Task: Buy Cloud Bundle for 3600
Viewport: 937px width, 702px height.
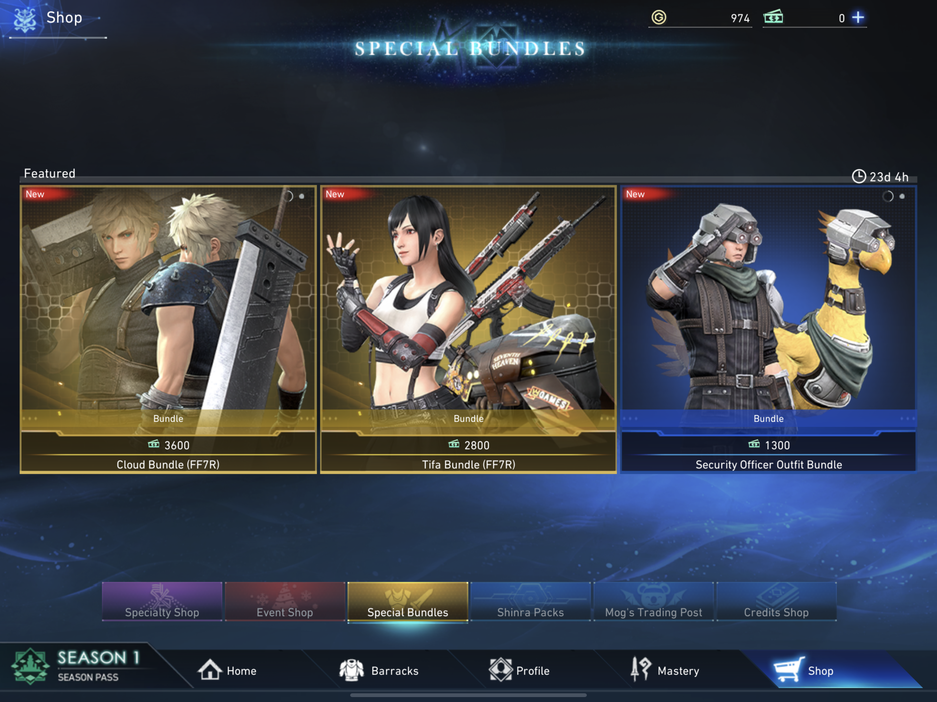Action: 168,445
